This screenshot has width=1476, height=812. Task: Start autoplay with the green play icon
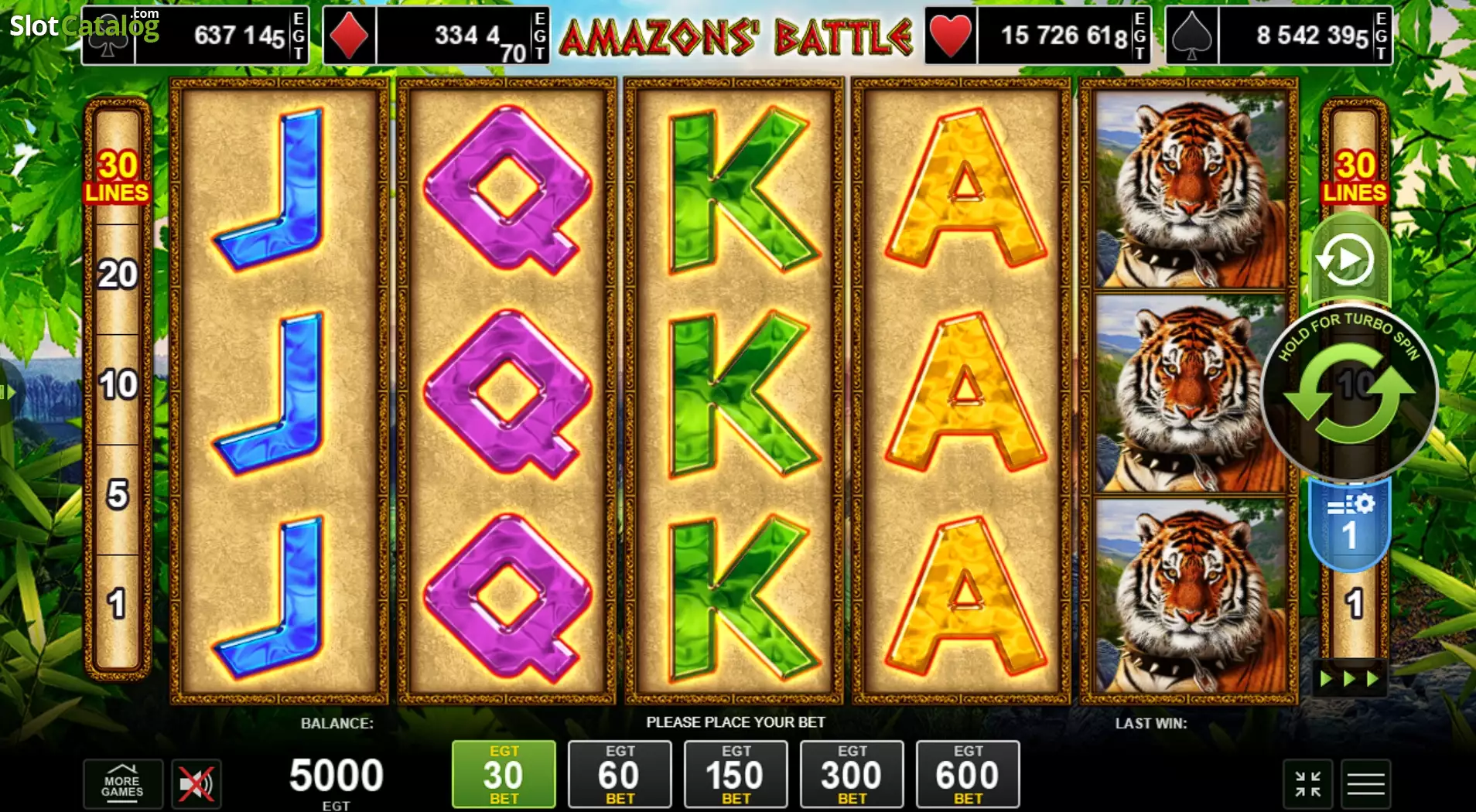coord(1348,260)
